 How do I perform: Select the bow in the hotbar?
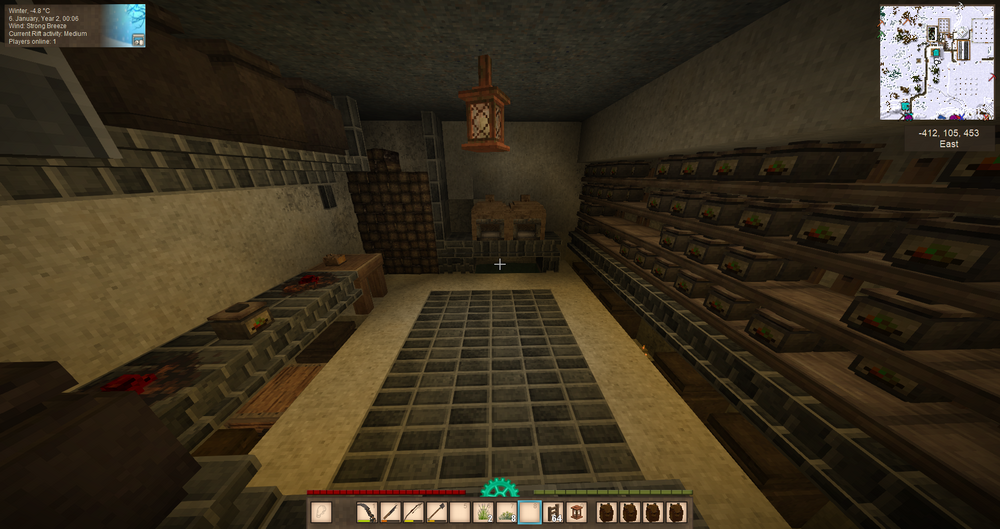click(x=413, y=513)
